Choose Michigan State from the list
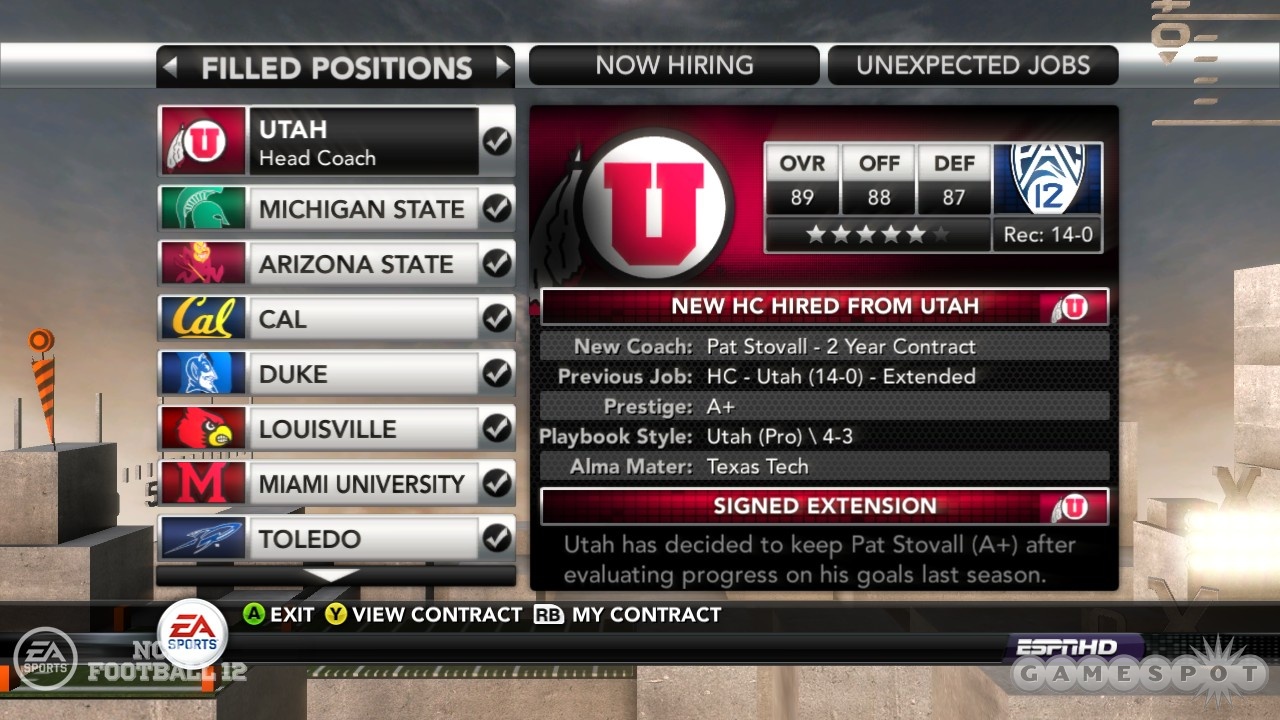Viewport: 1280px width, 720px height. pyautogui.click(x=336, y=209)
